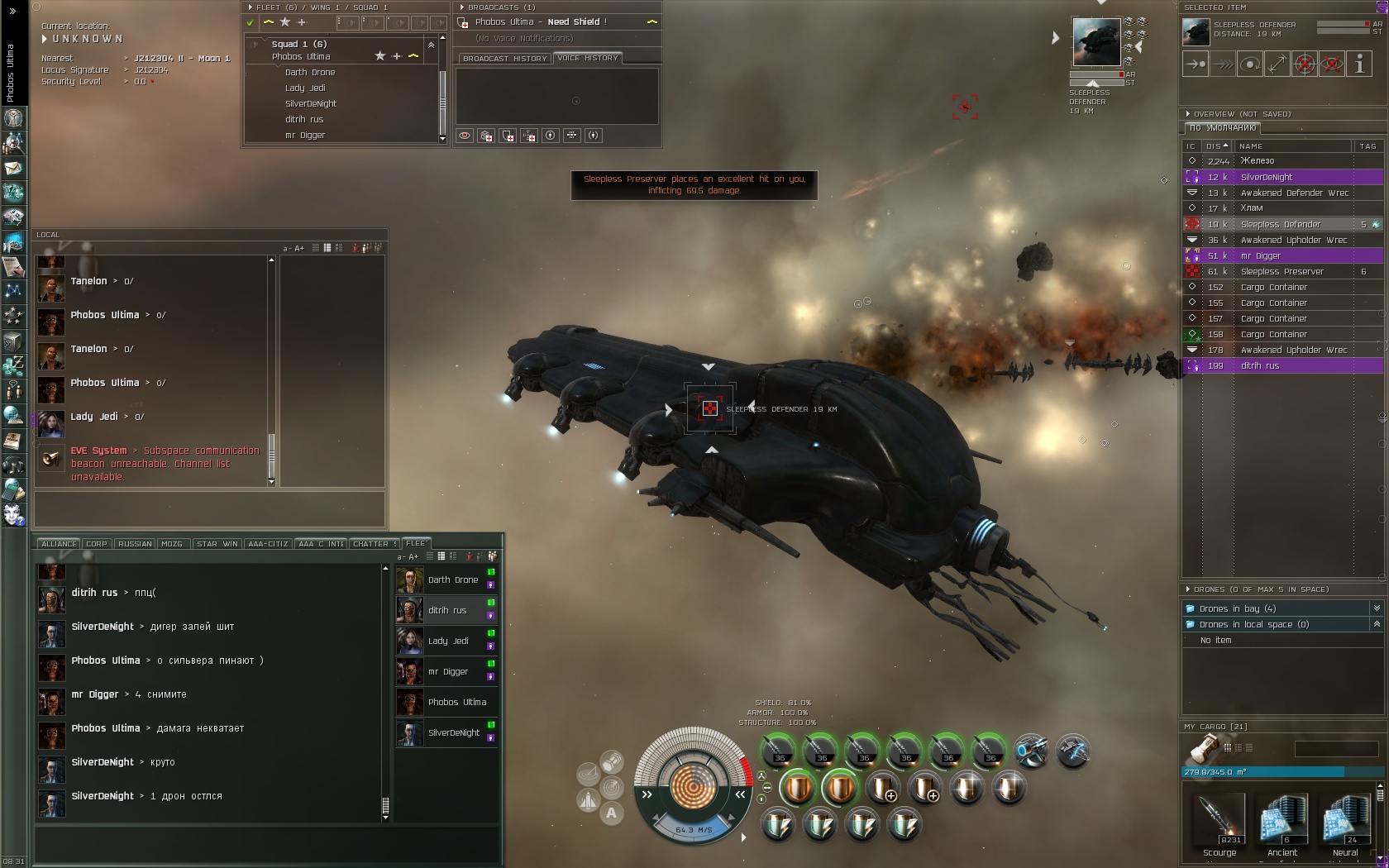This screenshot has width=1389, height=868.
Task: Click the fleet chat message input field
Action: (x=267, y=845)
